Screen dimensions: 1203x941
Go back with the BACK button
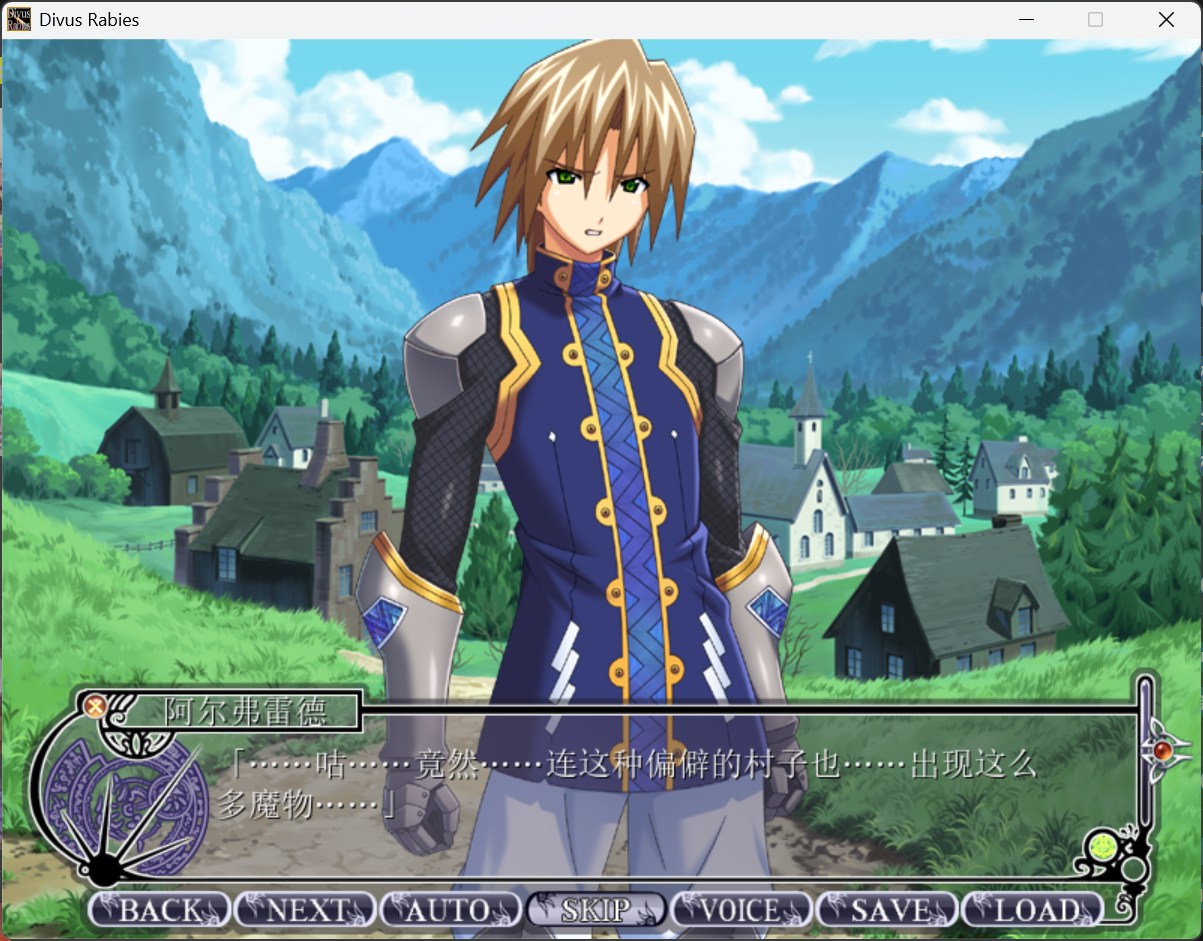pos(160,910)
